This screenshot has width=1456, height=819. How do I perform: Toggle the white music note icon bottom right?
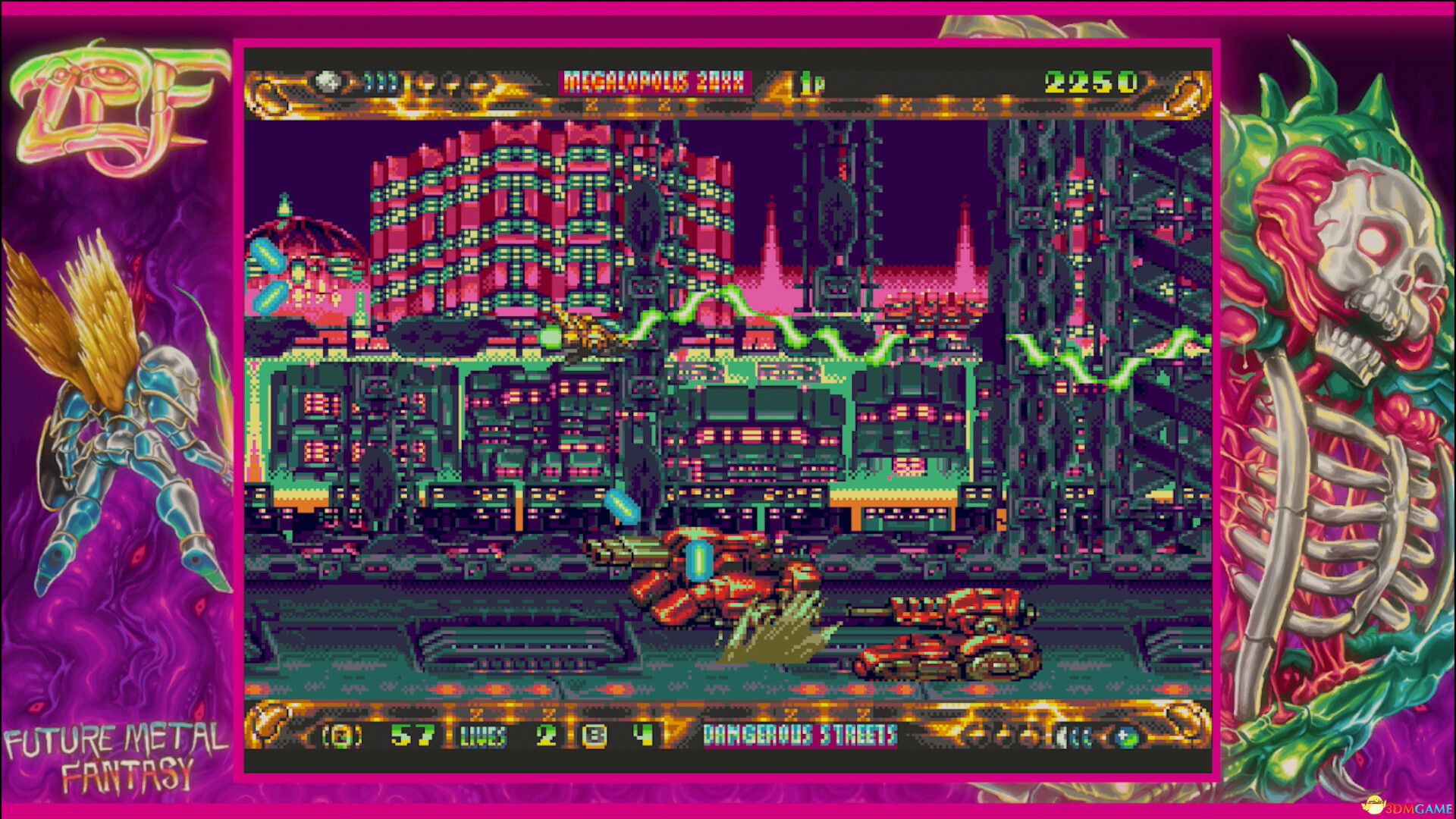(x=1062, y=736)
